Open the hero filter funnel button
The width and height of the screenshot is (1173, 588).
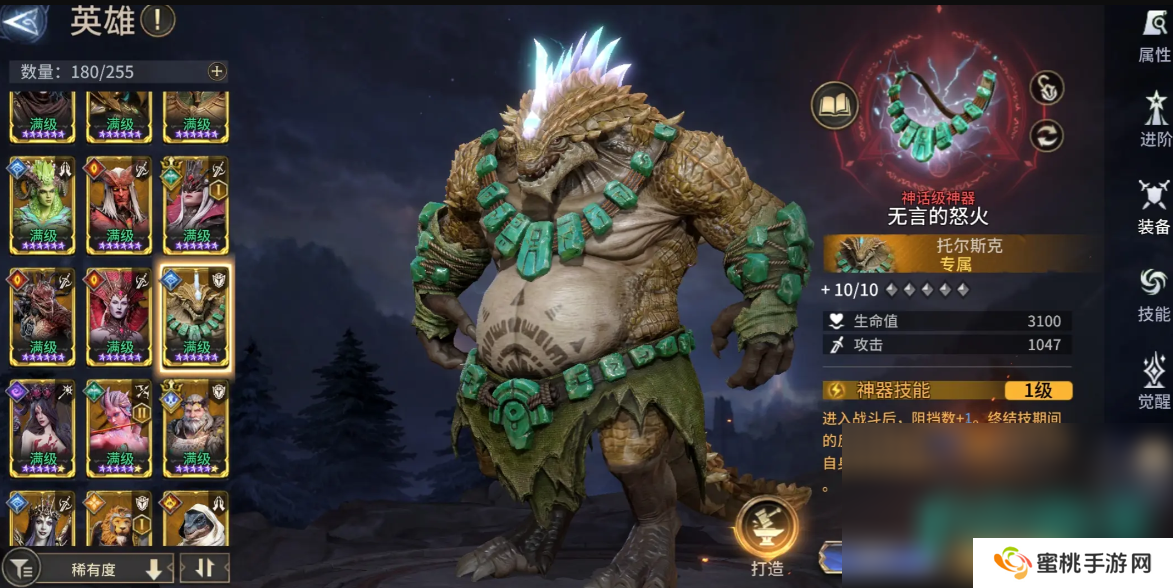pyautogui.click(x=22, y=568)
